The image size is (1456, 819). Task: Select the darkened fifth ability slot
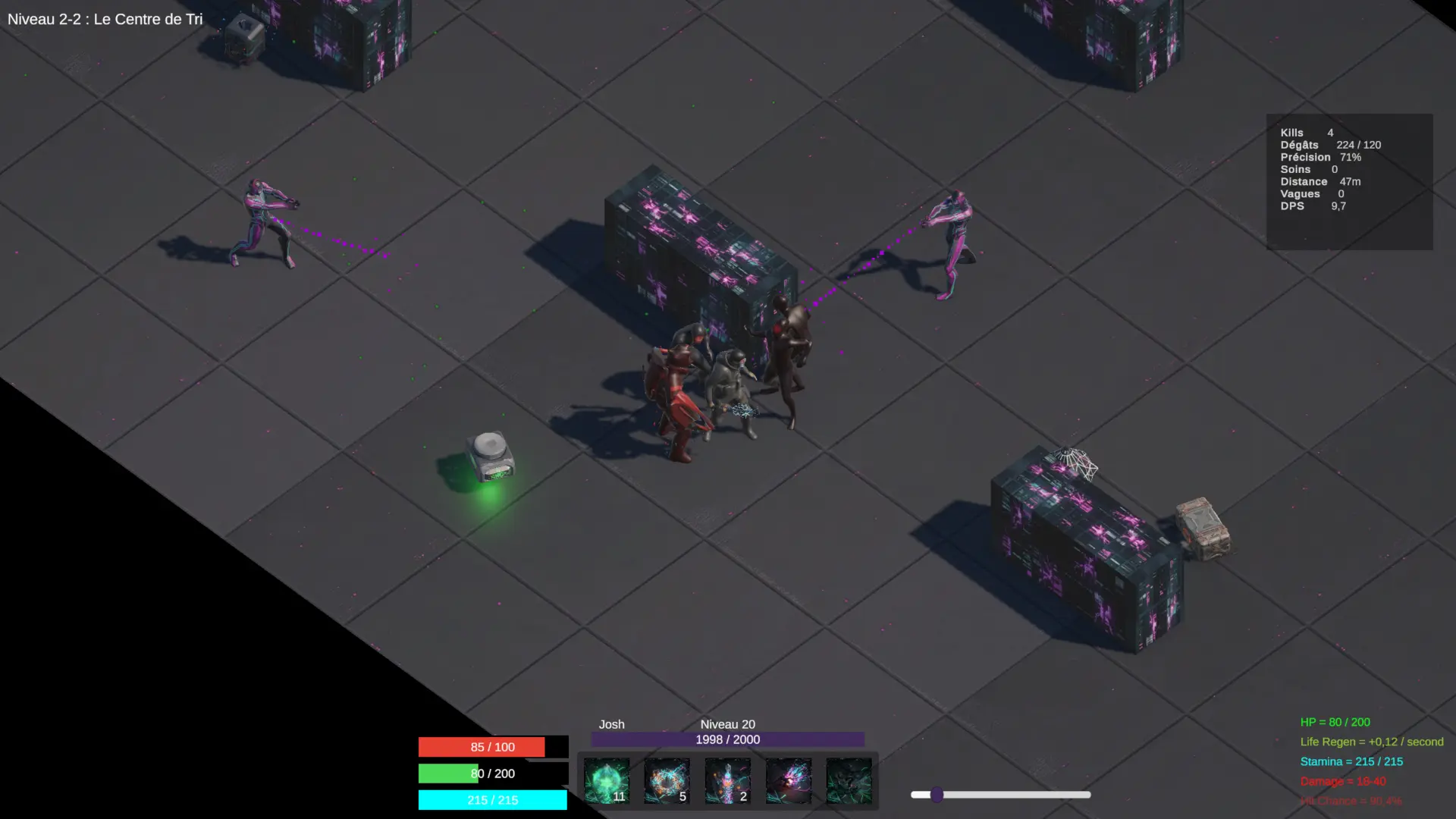point(849,781)
